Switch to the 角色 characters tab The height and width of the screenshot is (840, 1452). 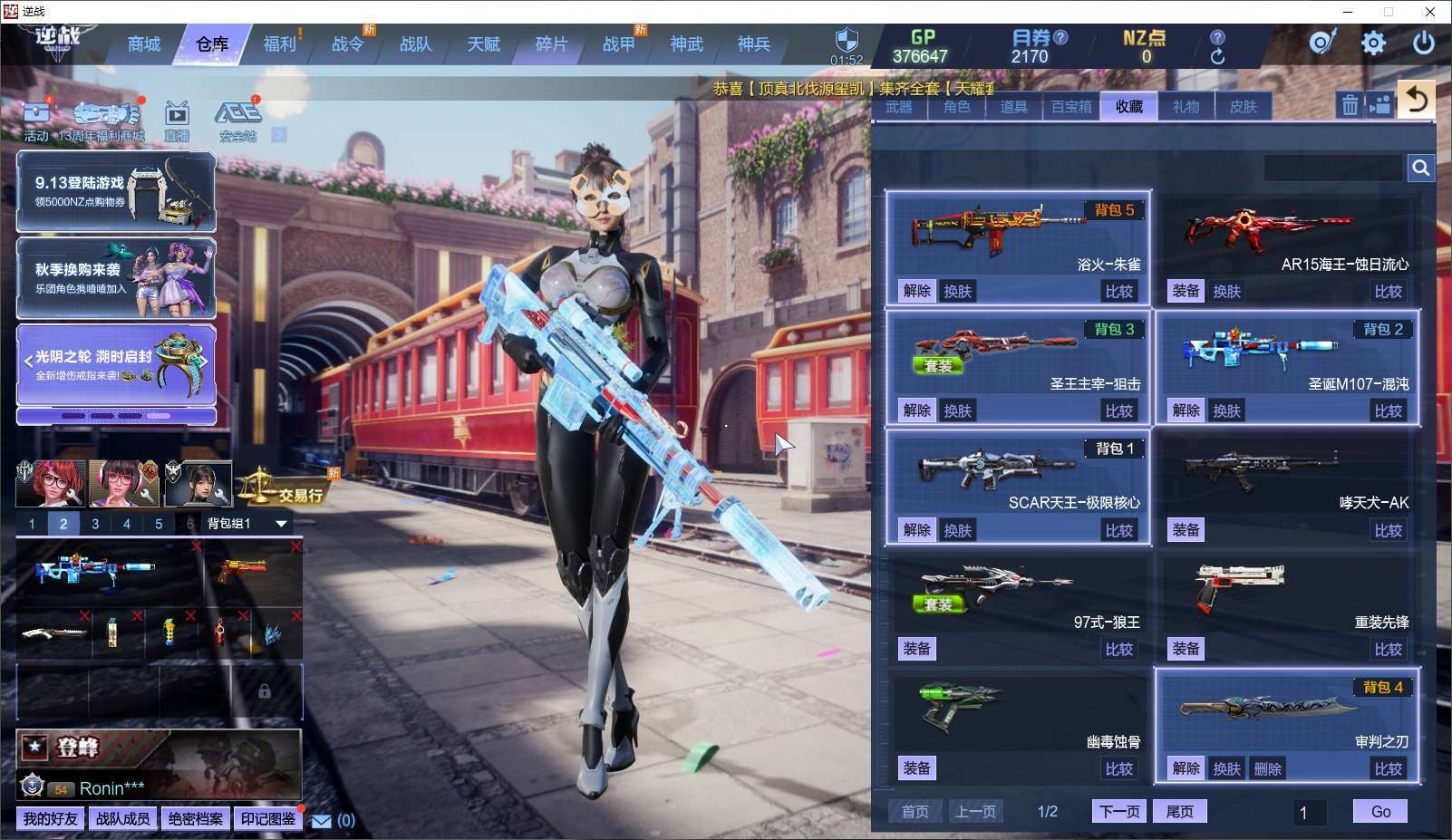956,107
